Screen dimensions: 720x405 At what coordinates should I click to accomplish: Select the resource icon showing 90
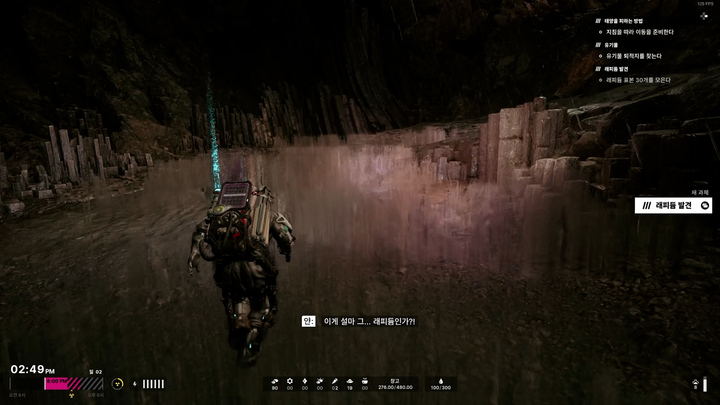(275, 381)
